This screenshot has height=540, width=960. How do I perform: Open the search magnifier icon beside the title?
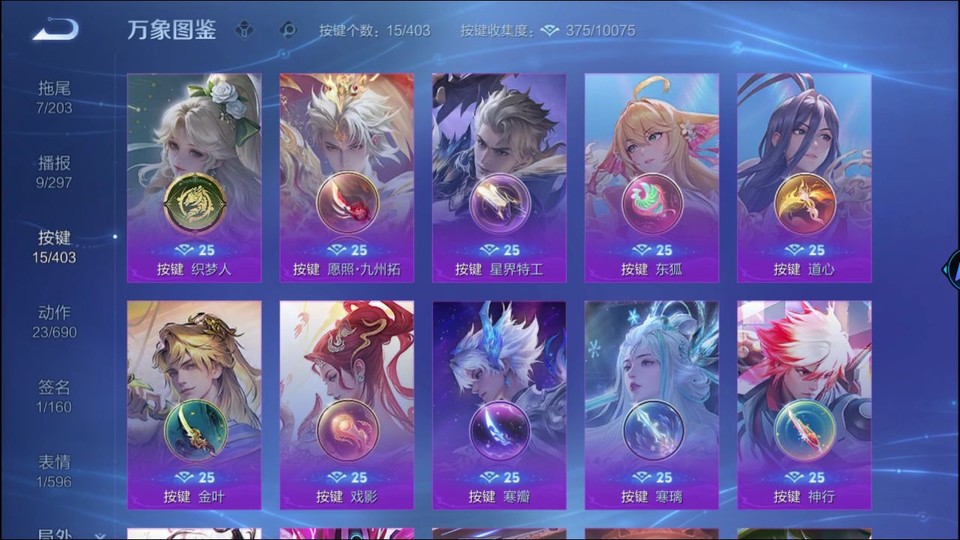point(288,30)
